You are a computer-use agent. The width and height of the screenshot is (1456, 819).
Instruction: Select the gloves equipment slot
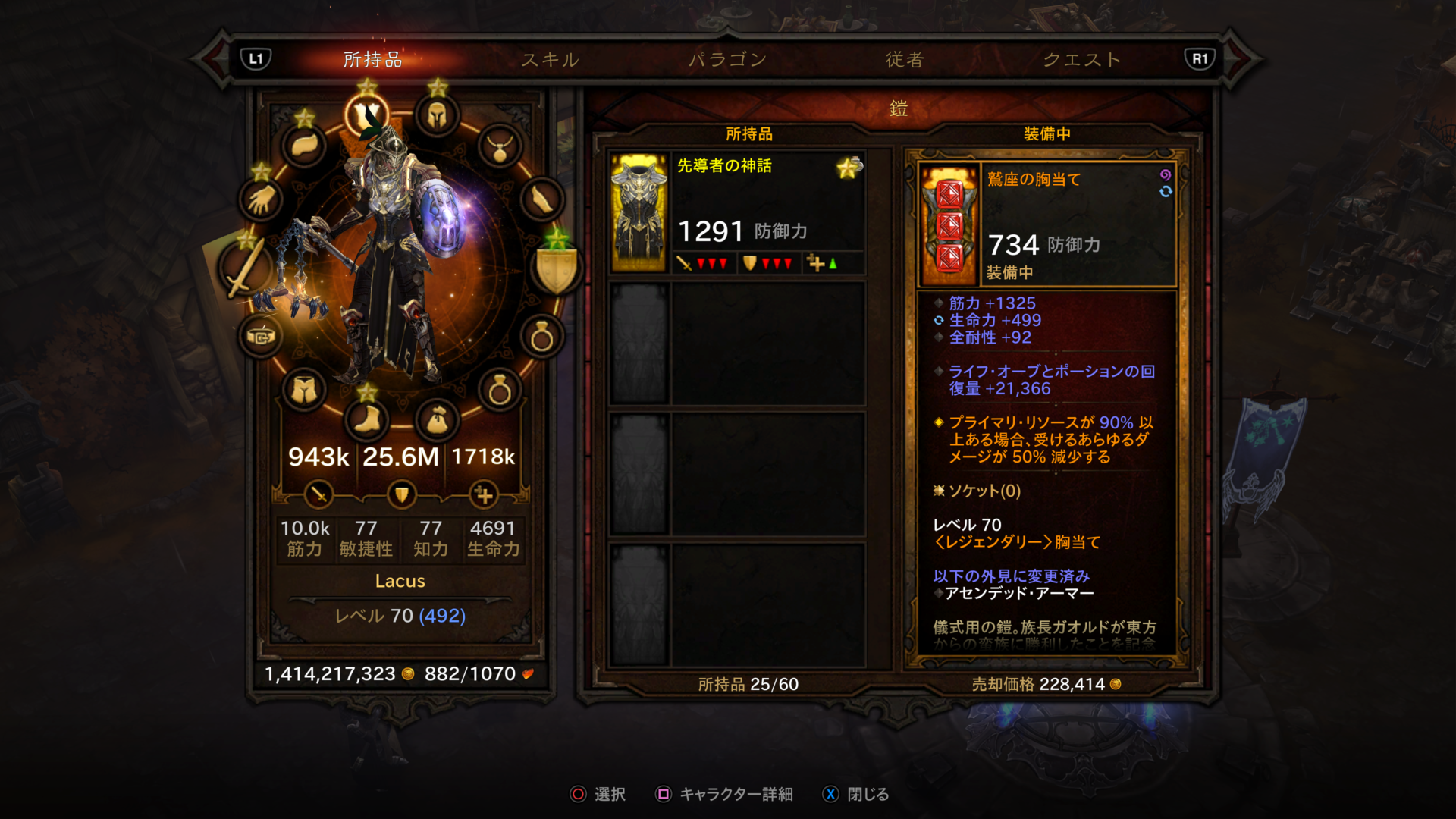(x=262, y=200)
